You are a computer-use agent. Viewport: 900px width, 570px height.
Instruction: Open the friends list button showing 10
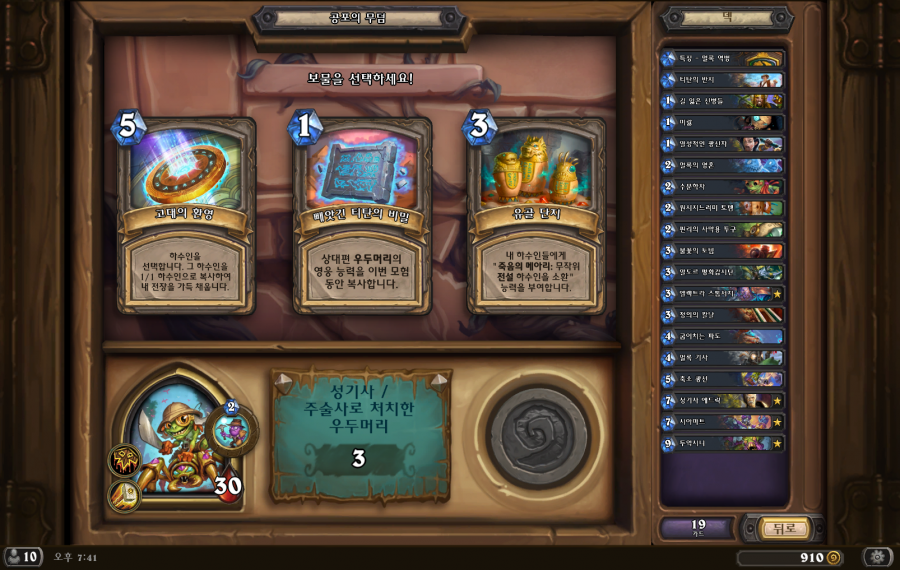click(x=22, y=557)
